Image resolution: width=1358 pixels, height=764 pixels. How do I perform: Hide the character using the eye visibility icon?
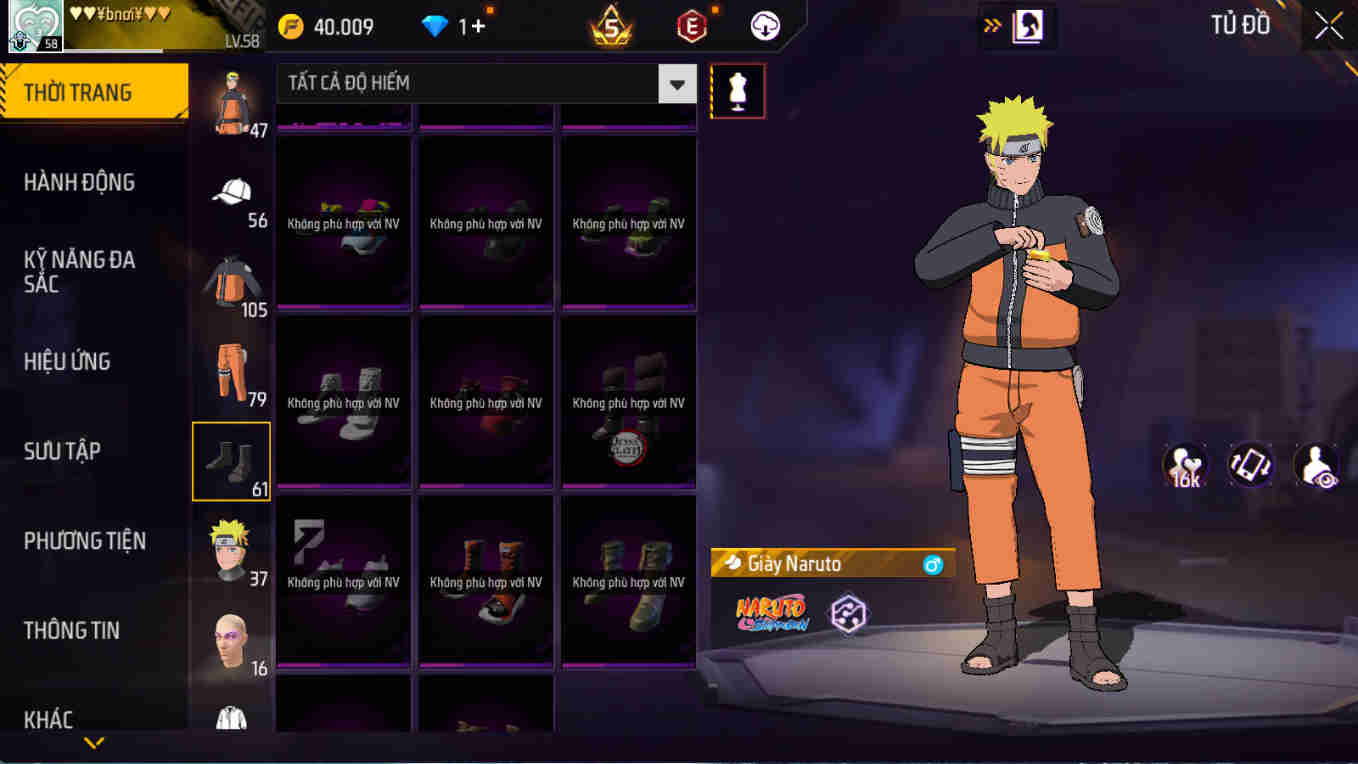point(1317,464)
